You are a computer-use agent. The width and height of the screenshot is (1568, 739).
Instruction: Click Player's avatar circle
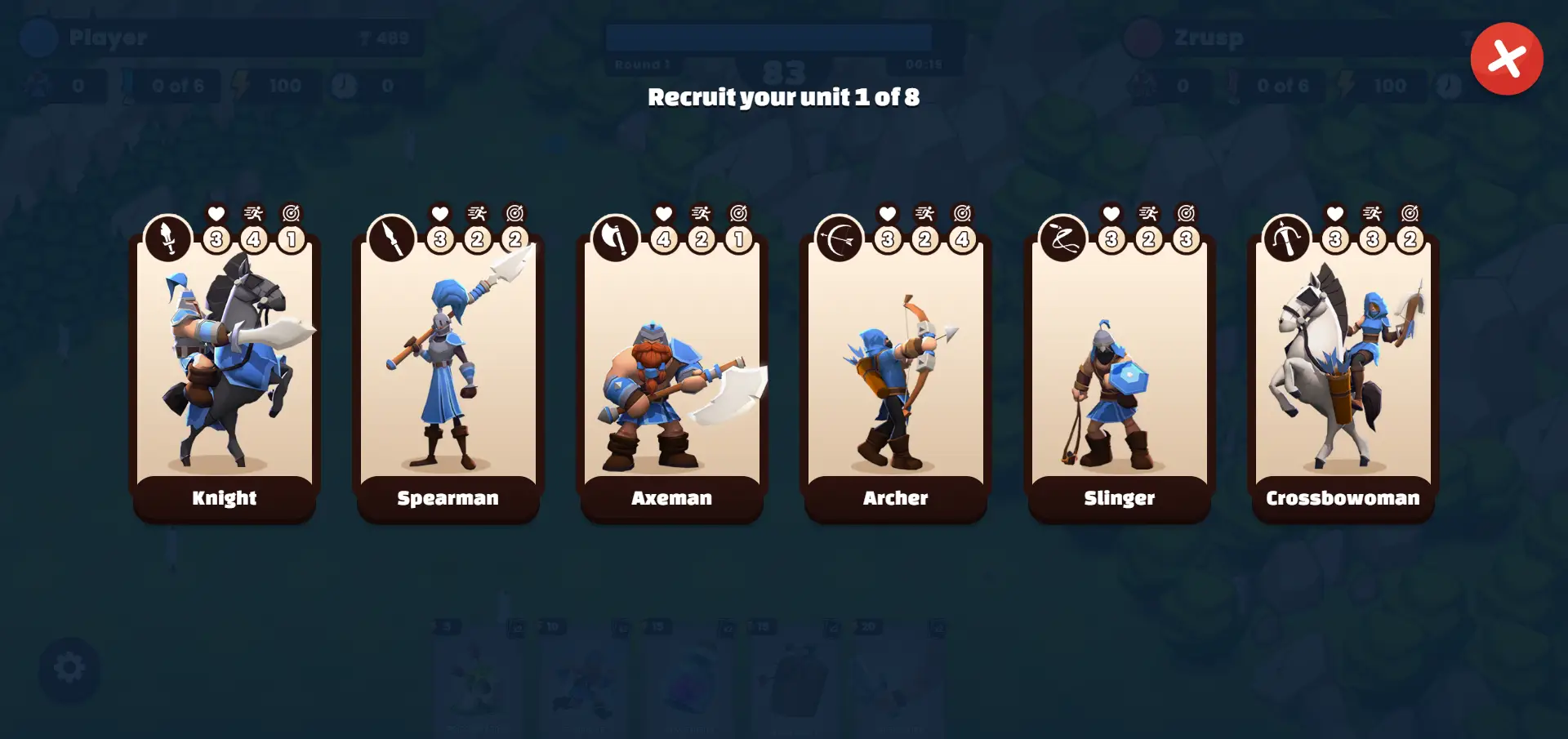37,38
